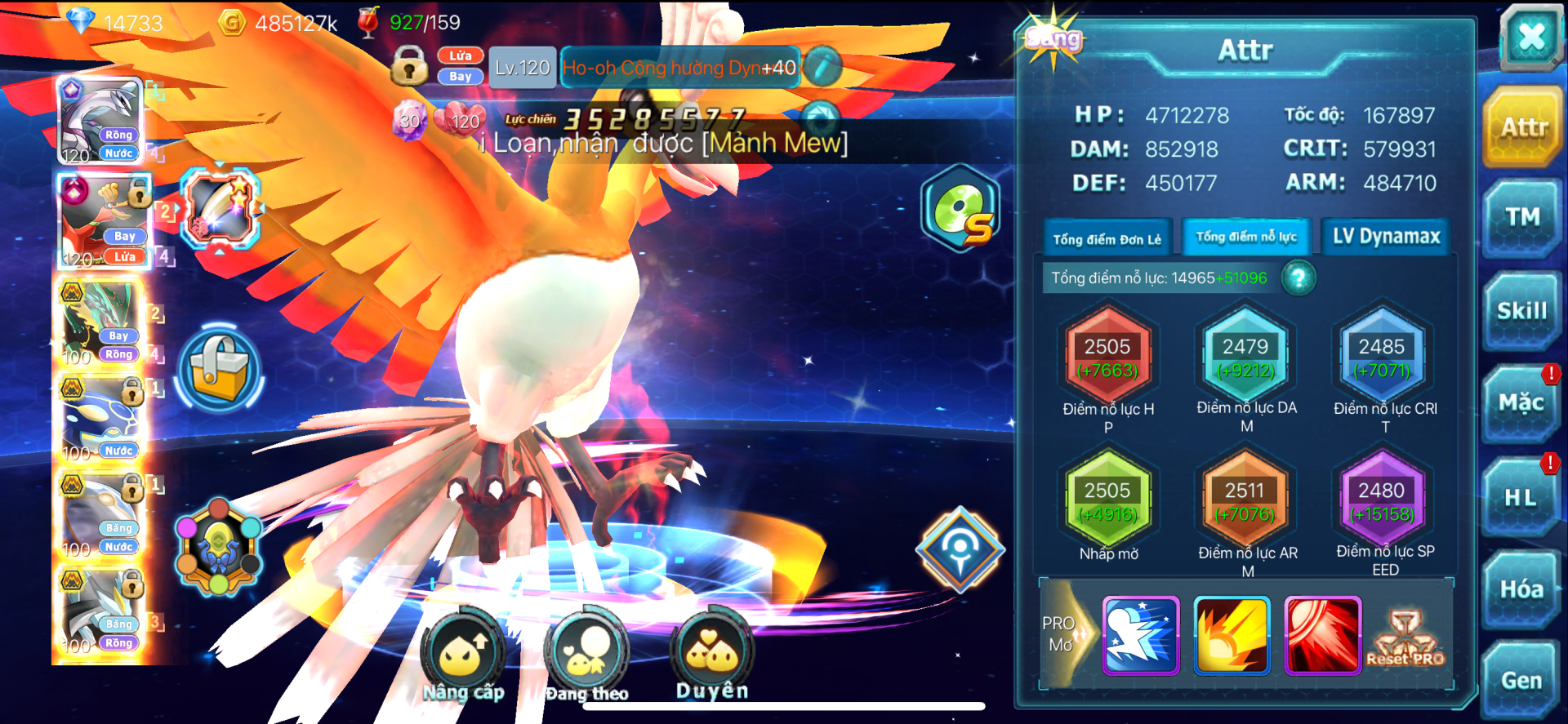1568x724 pixels.
Task: Select the Lugia portrait in the team list
Action: pos(101,120)
